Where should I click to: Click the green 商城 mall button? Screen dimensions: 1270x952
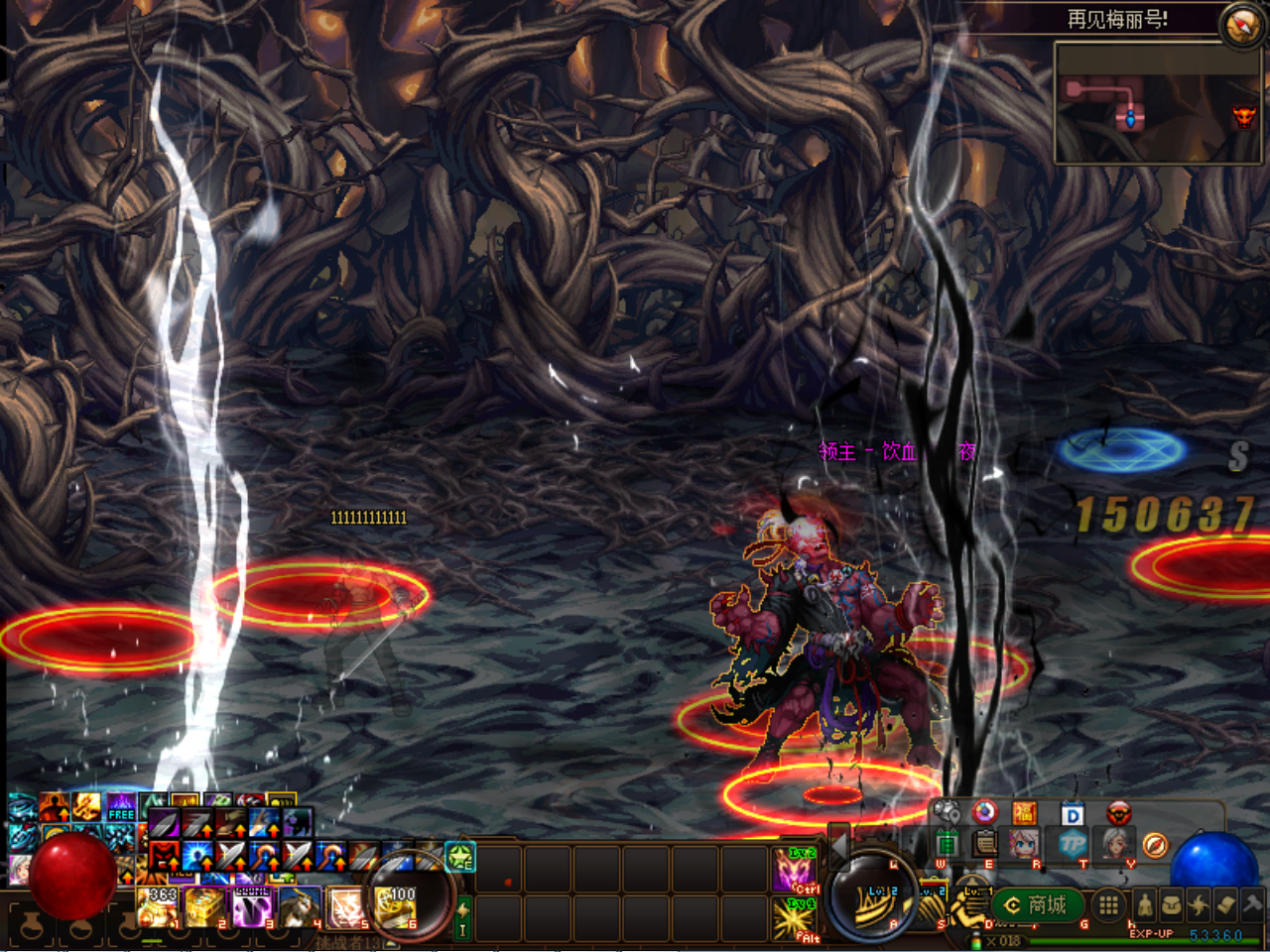[x=1039, y=903]
